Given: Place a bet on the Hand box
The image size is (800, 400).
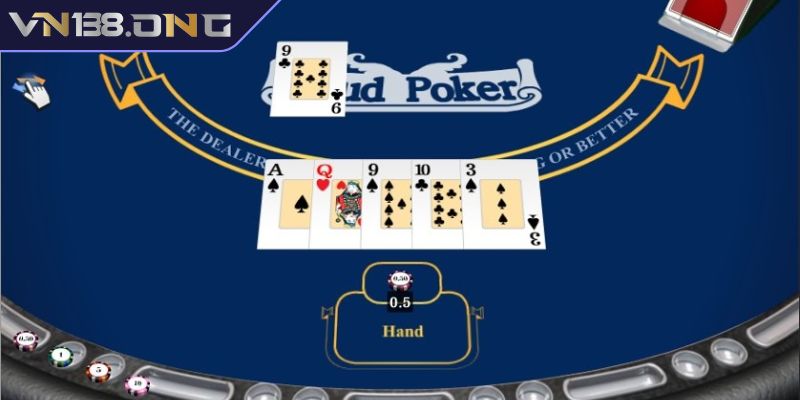Looking at the screenshot, I should point(402,331).
